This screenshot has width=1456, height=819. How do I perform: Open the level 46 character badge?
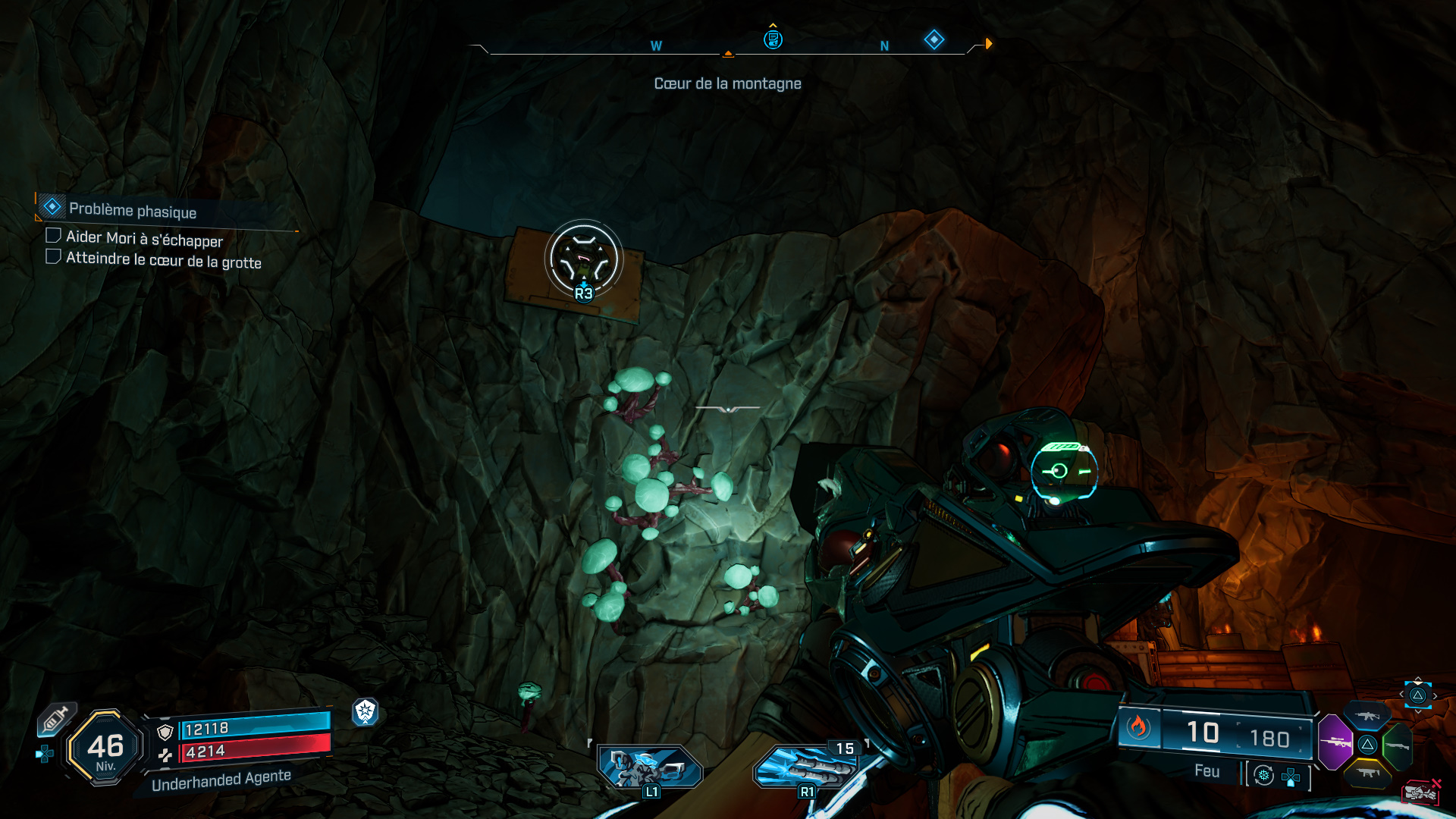pos(105,748)
